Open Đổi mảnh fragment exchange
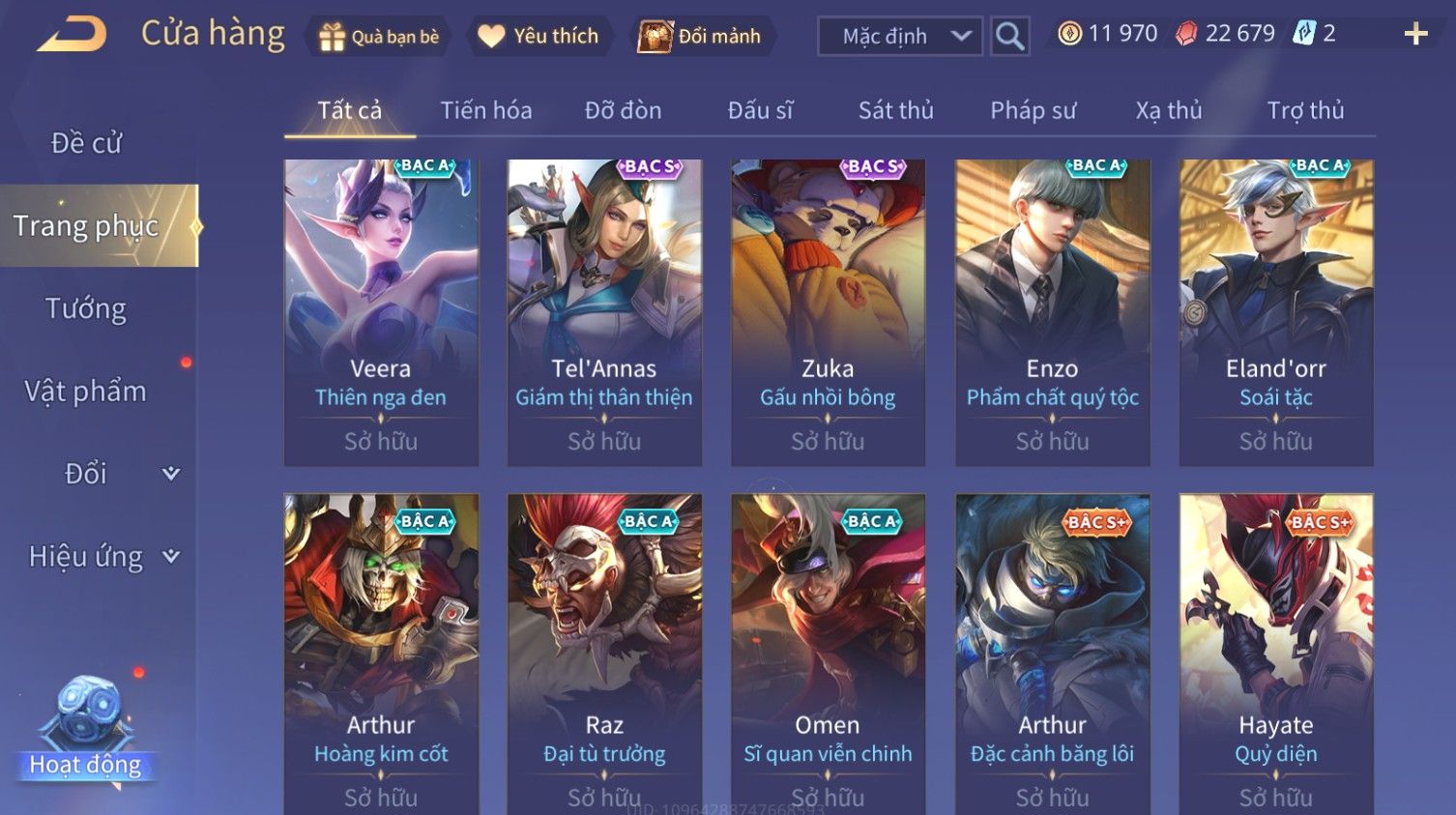The height and width of the screenshot is (815, 1456). pyautogui.click(x=701, y=37)
